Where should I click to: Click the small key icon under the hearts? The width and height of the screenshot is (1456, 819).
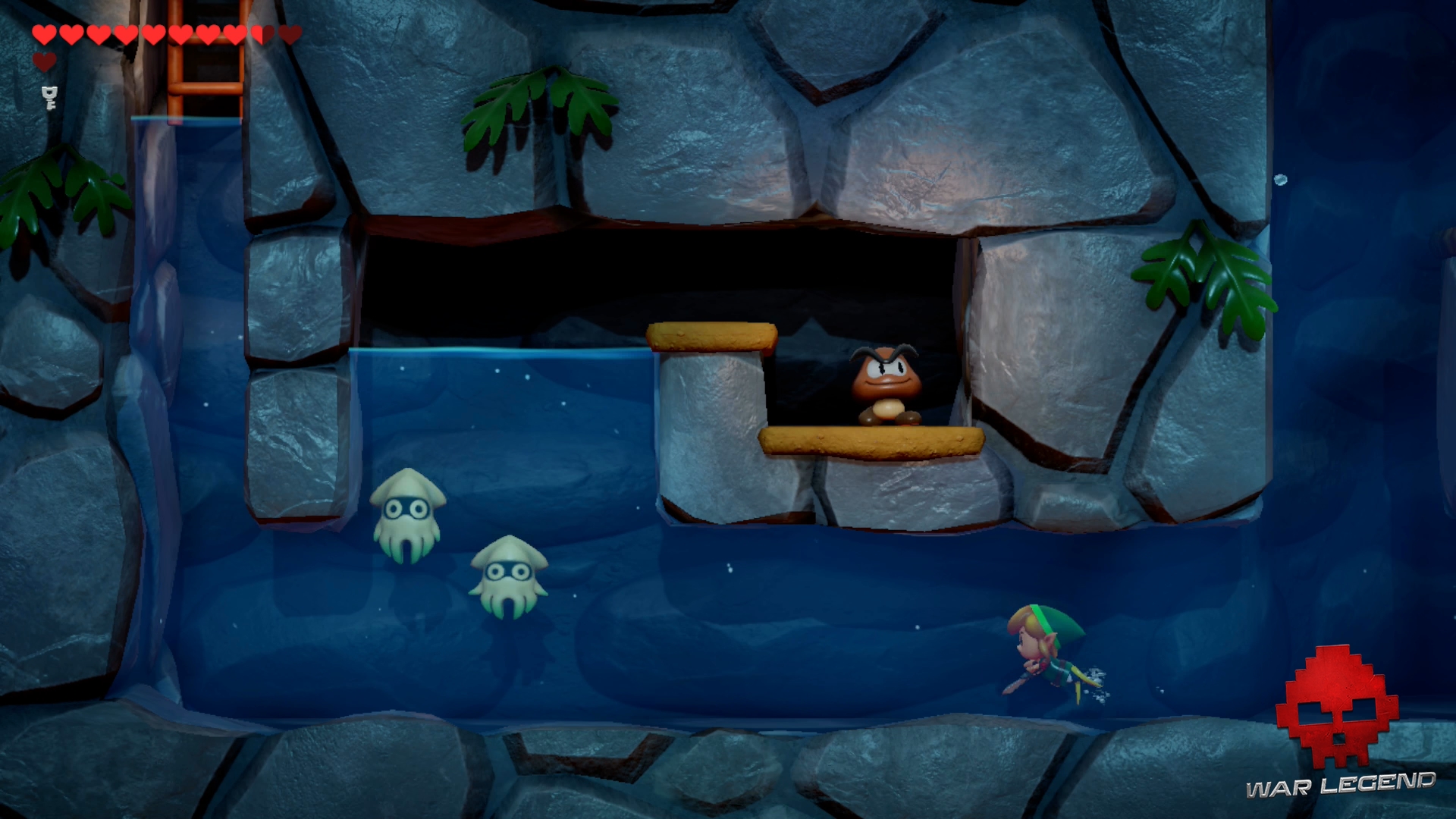click(x=50, y=97)
